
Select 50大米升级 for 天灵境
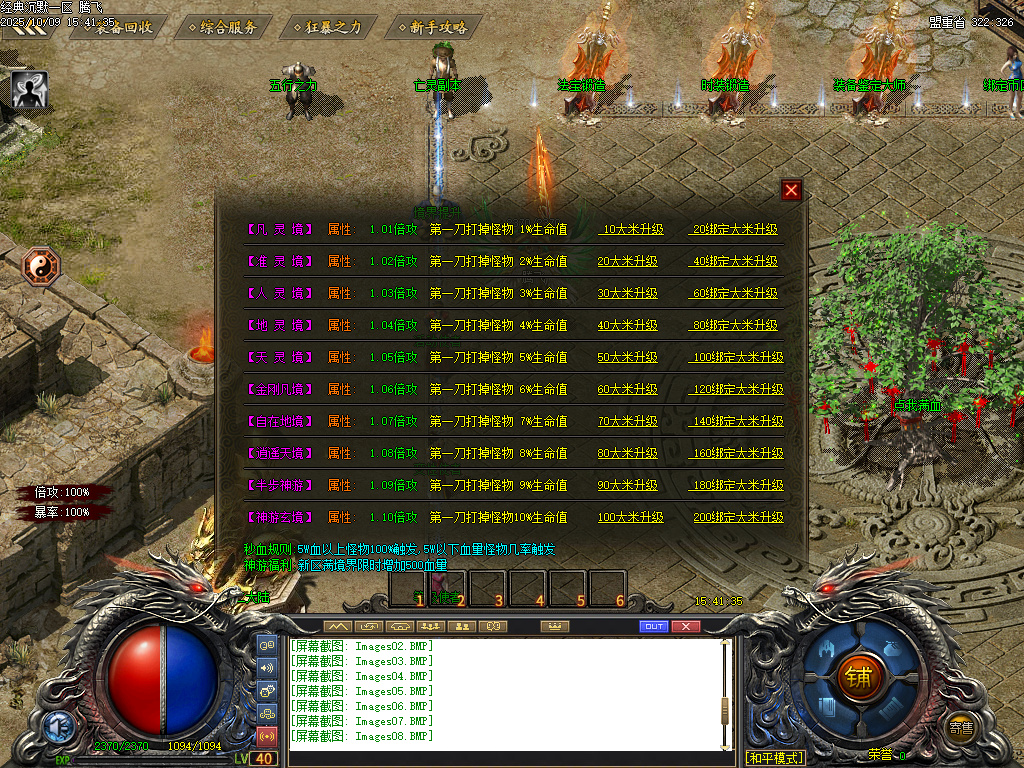click(628, 357)
